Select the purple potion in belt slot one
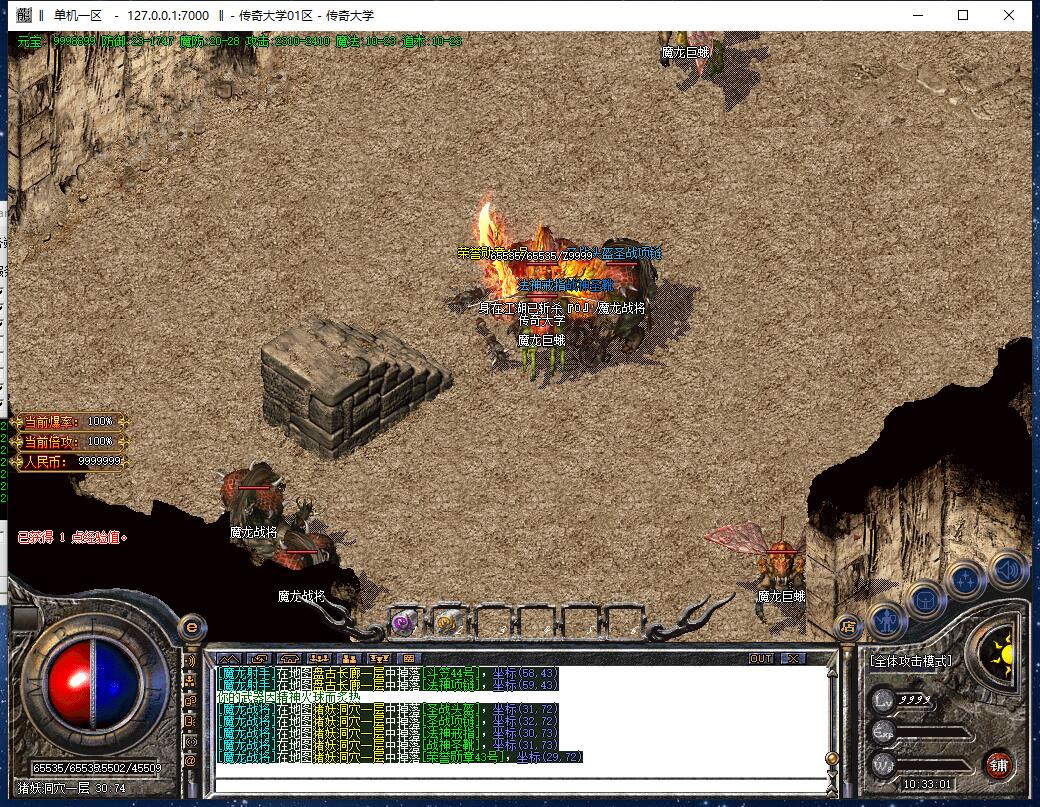The height and width of the screenshot is (807, 1040). [x=404, y=622]
